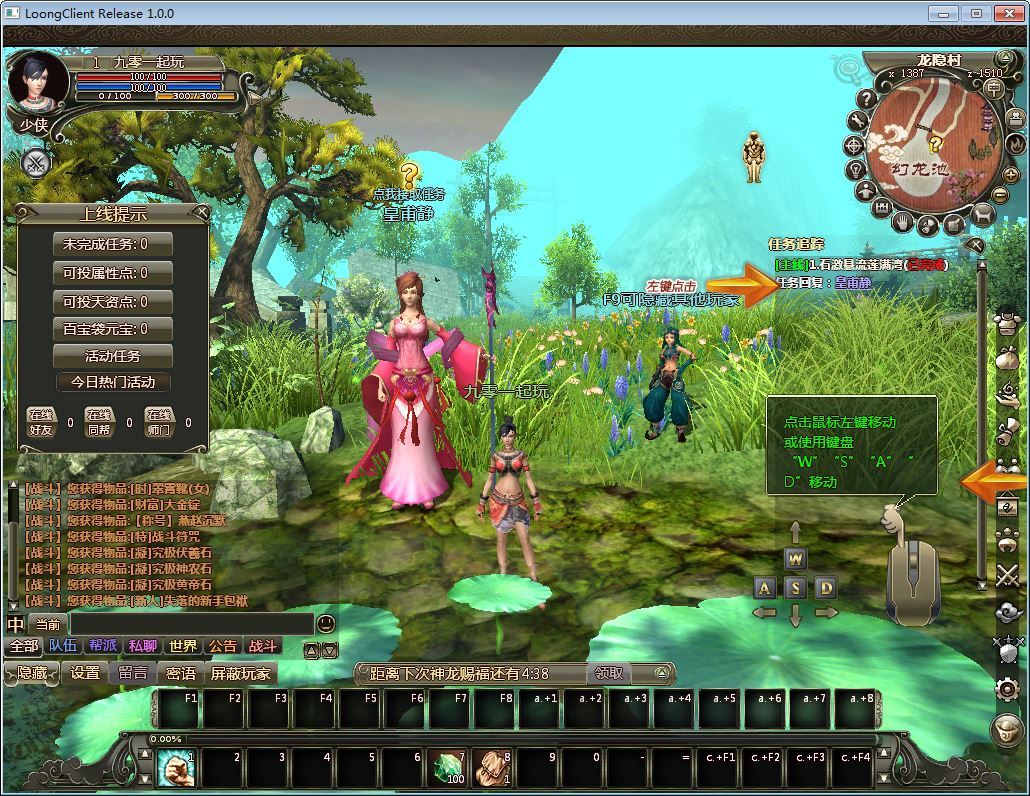
Task: Switch to the 私聊 chat tab
Action: [143, 646]
